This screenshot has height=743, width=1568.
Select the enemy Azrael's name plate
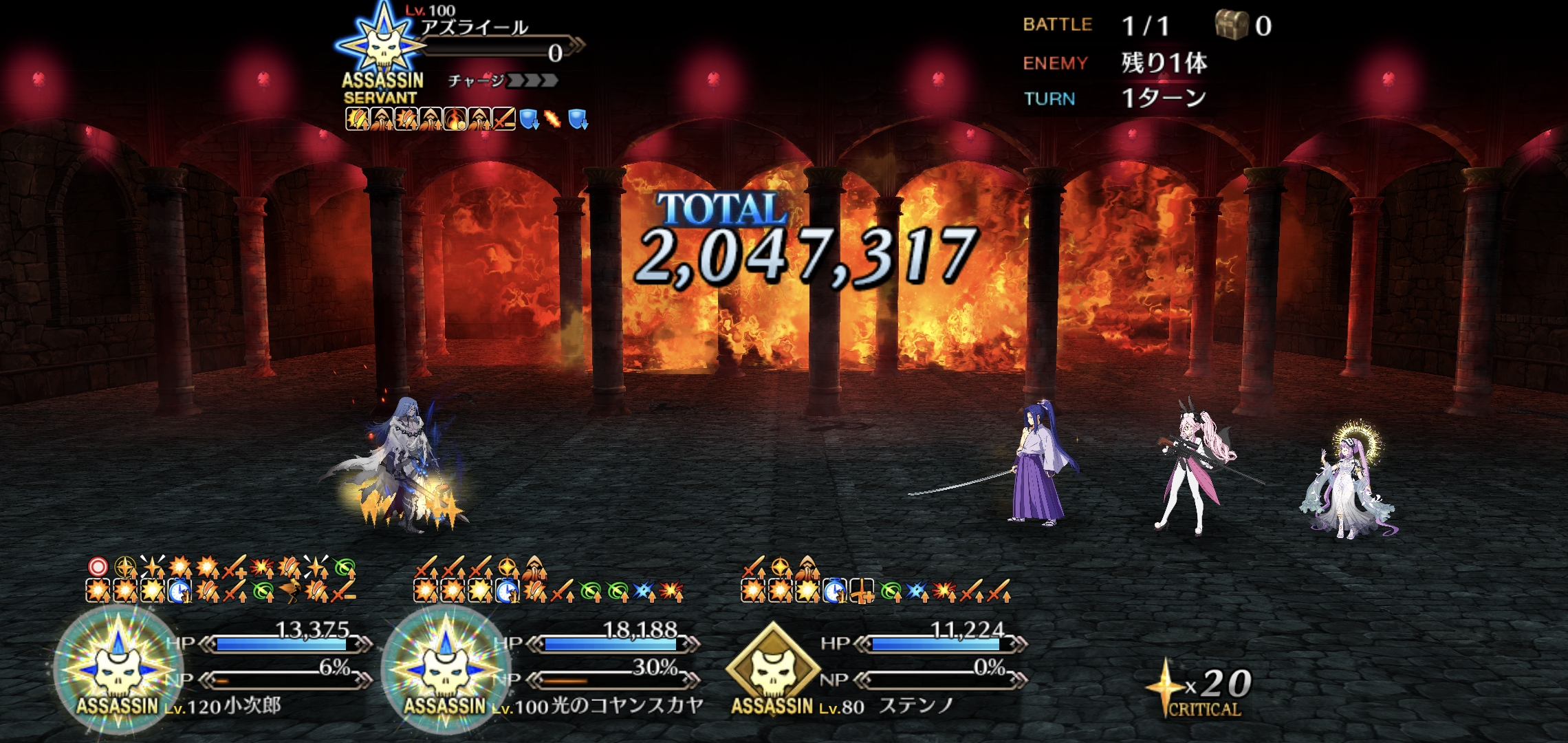475,28
